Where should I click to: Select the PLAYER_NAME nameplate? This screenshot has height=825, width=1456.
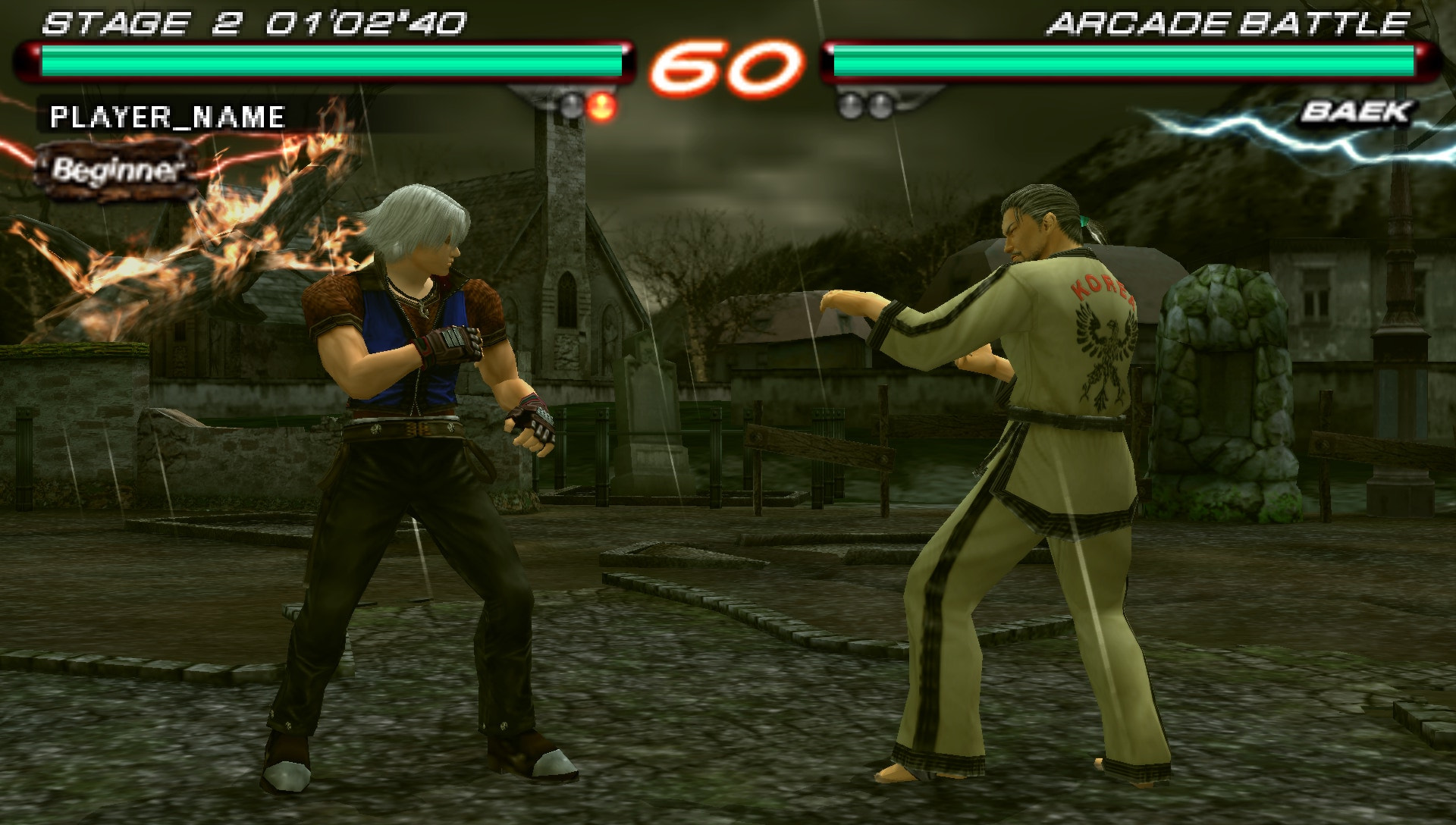tap(168, 116)
